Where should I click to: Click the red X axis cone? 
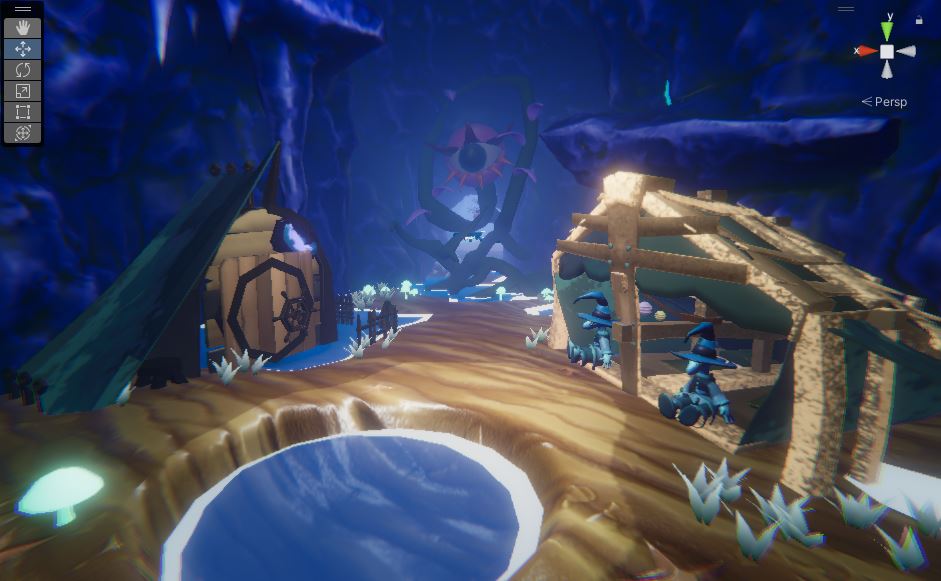[x=867, y=50]
